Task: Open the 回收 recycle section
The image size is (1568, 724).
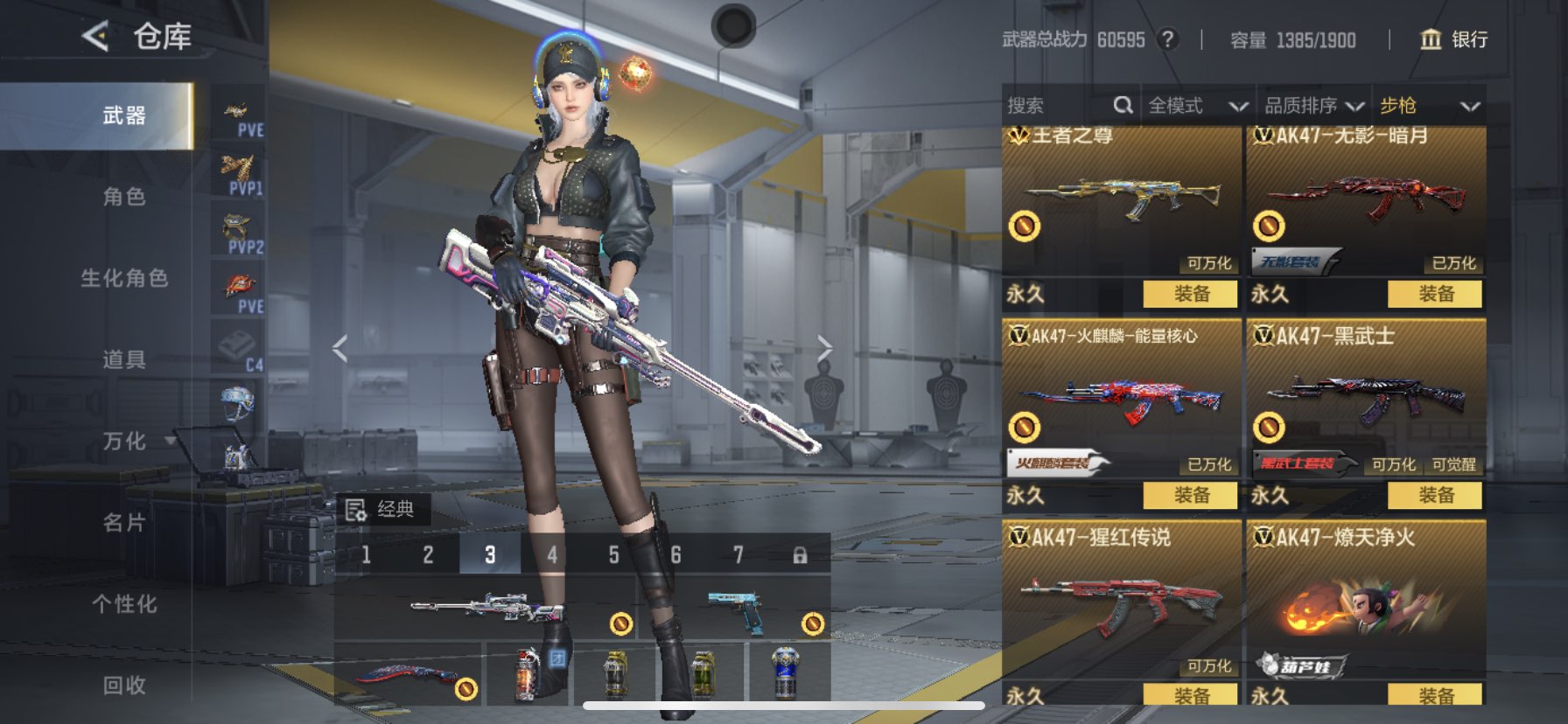Action: point(124,685)
